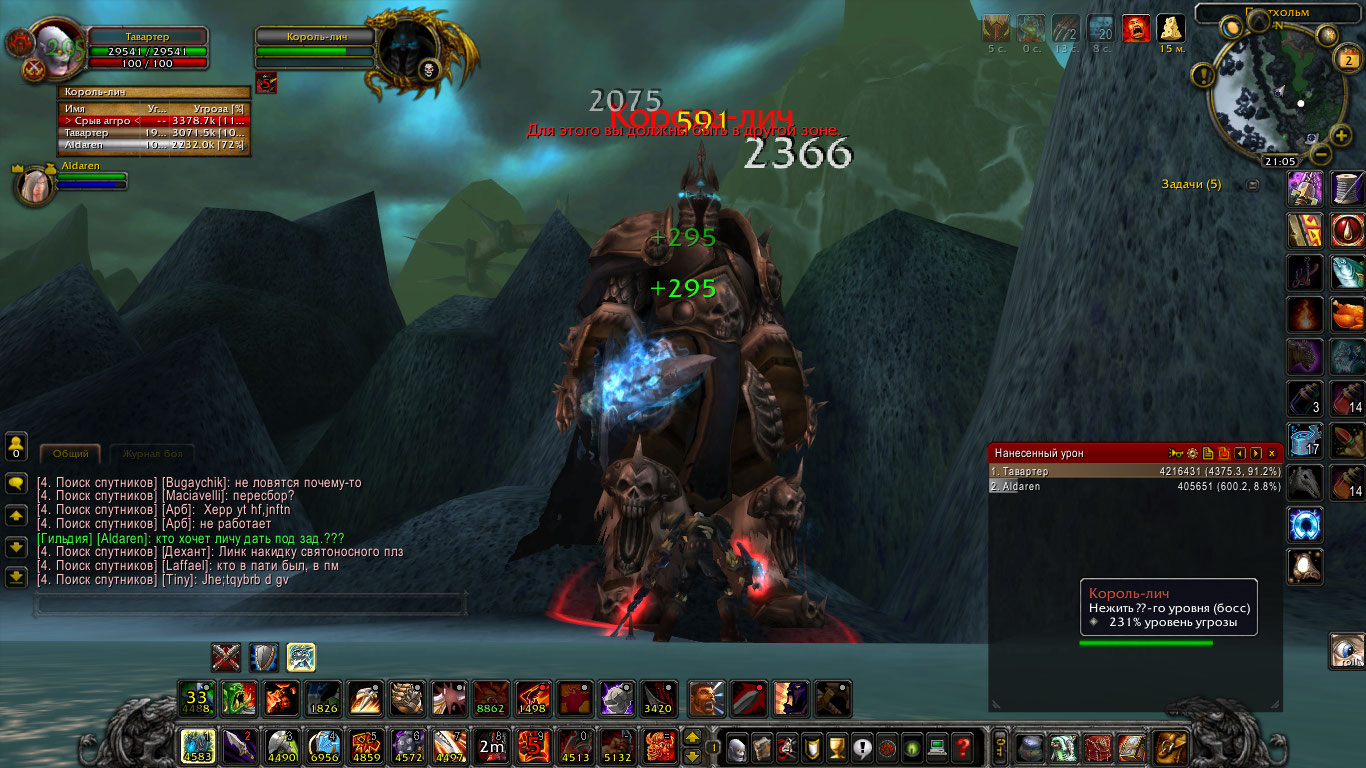The image size is (1366, 768).
Task: Click the cheese food buff icon
Action: tap(1170, 28)
